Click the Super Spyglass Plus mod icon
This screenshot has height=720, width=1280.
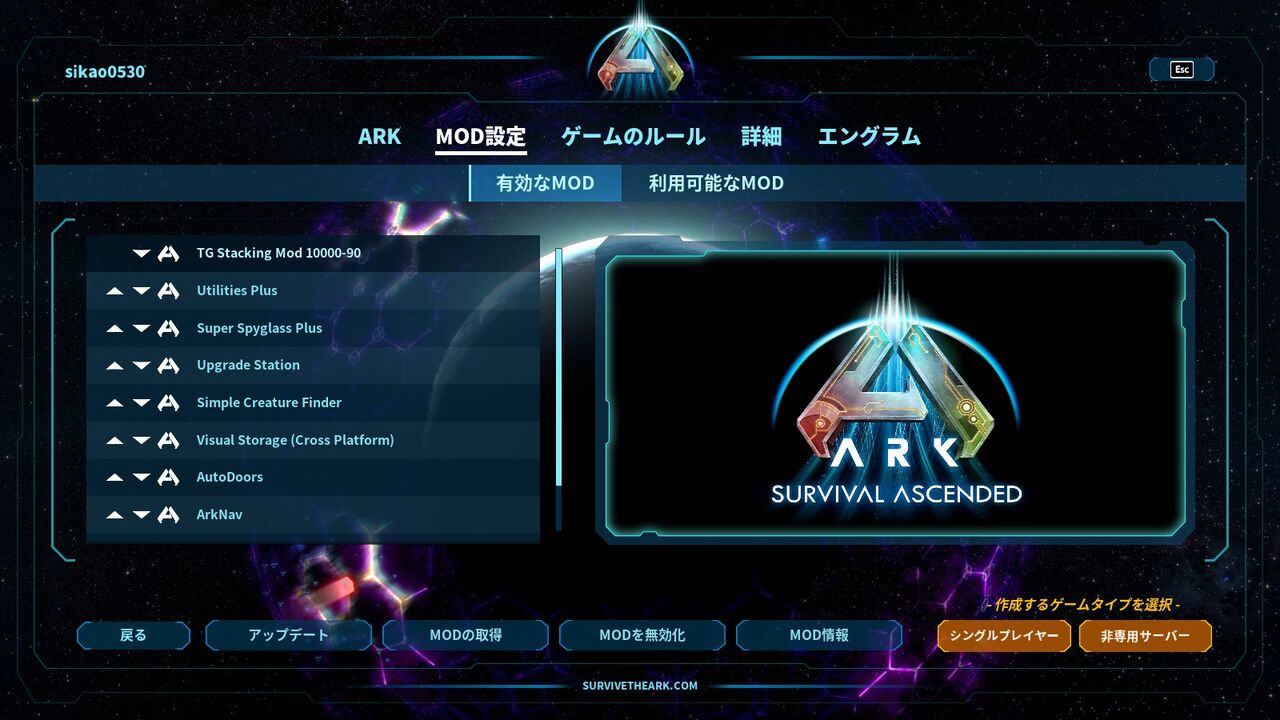point(169,328)
